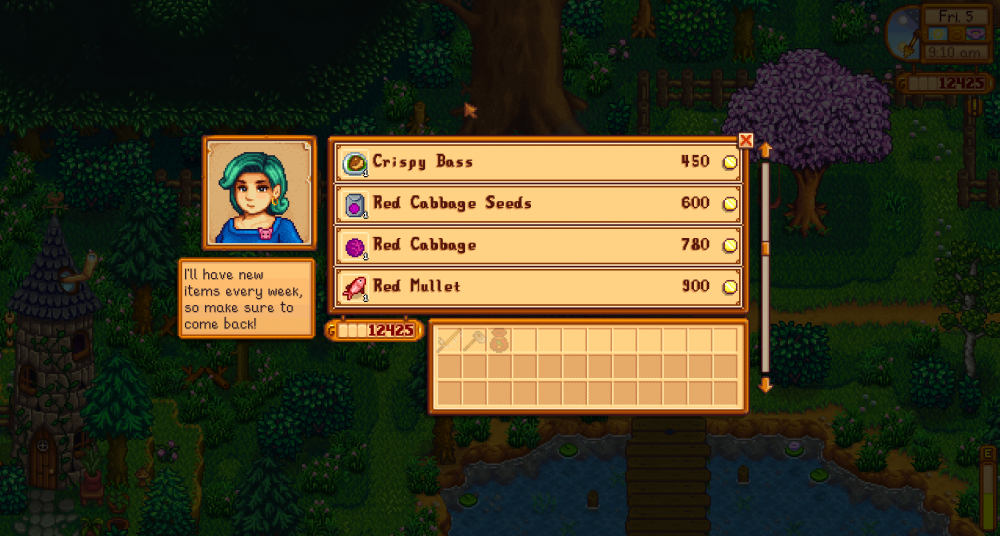Close the shop menu
Image resolution: width=1000 pixels, height=536 pixels.
pos(745,141)
